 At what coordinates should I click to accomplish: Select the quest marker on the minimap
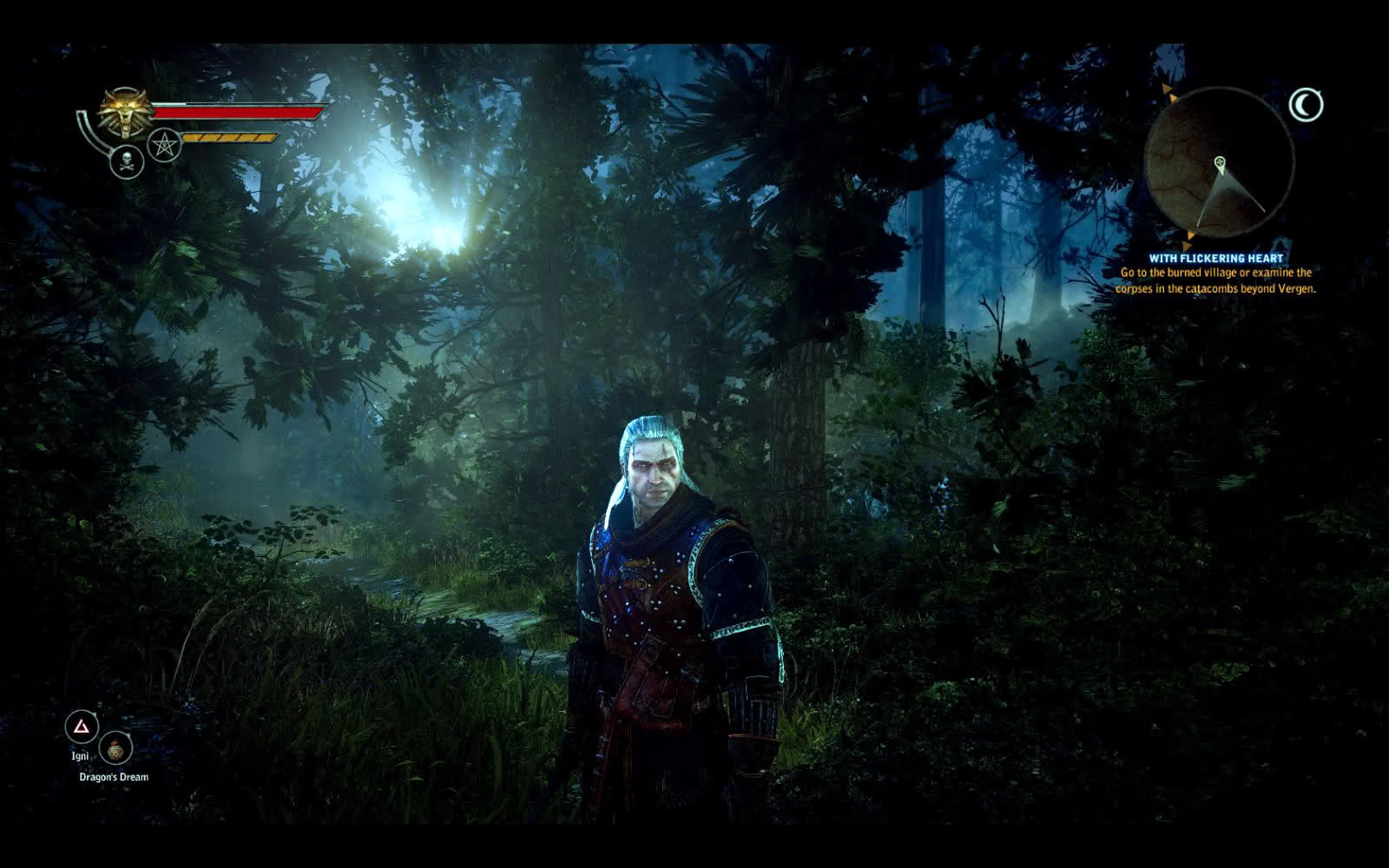[1220, 162]
